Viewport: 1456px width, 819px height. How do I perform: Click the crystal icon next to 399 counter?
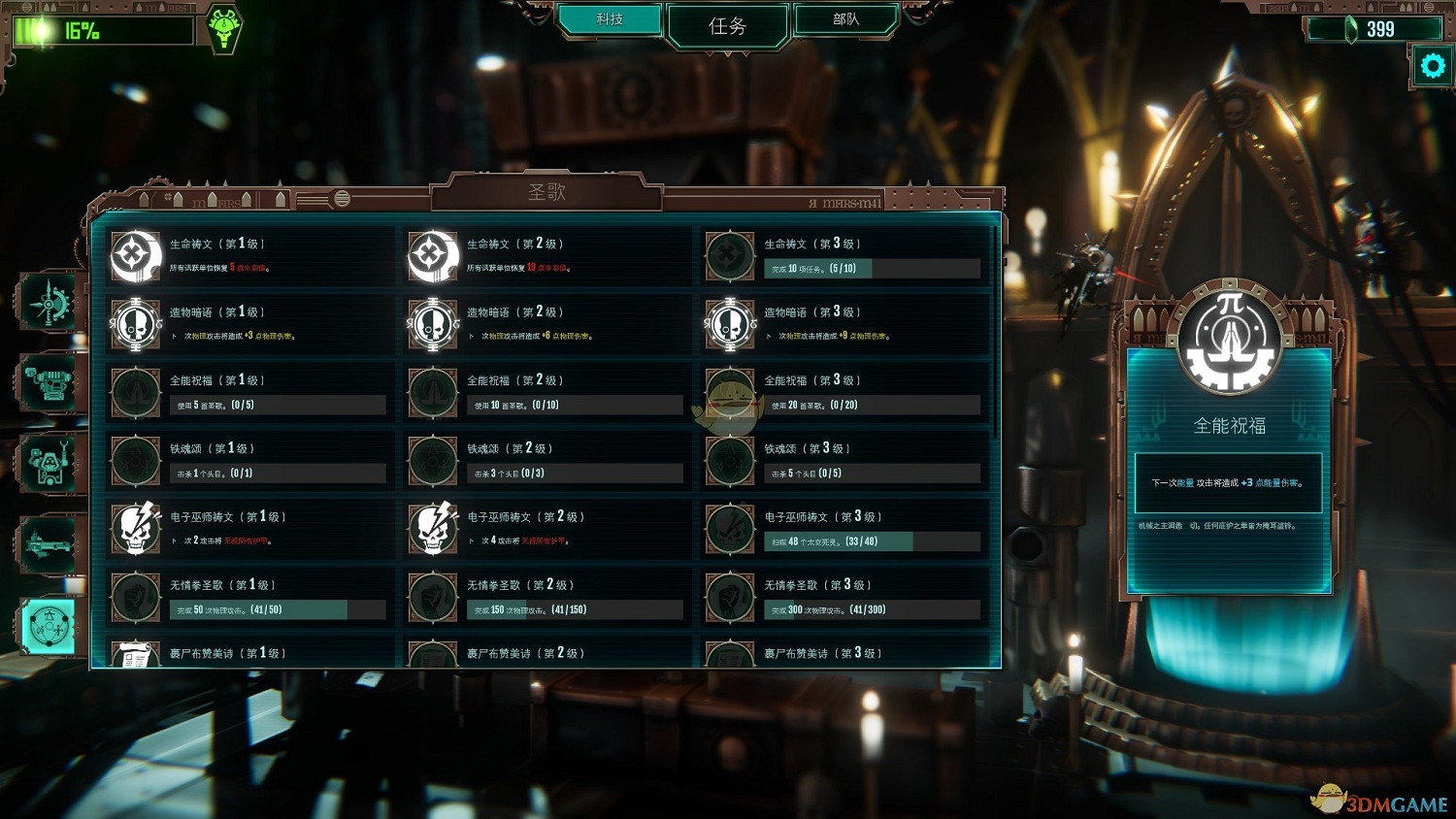coord(1349,28)
